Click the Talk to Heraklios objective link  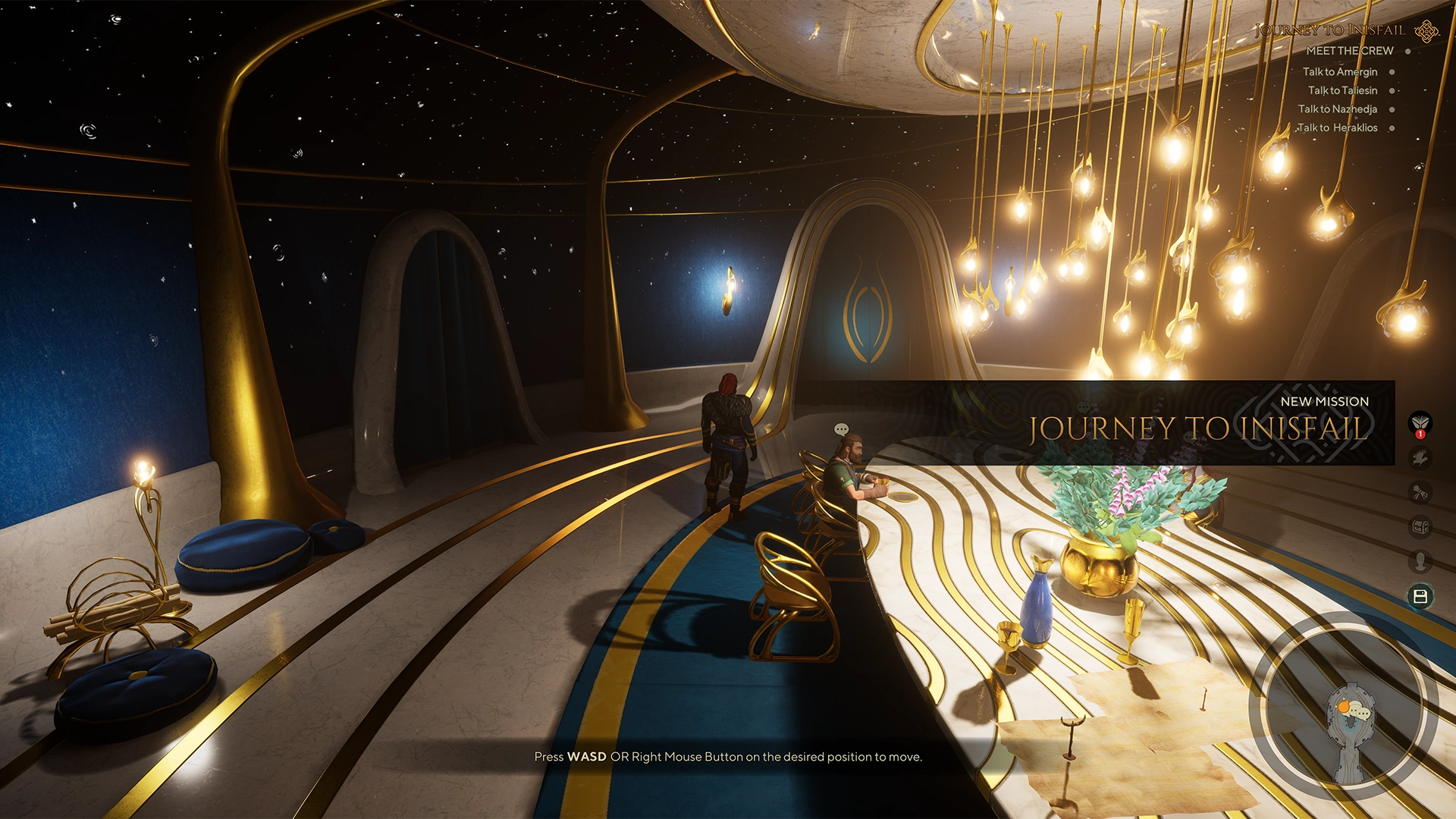[1336, 127]
